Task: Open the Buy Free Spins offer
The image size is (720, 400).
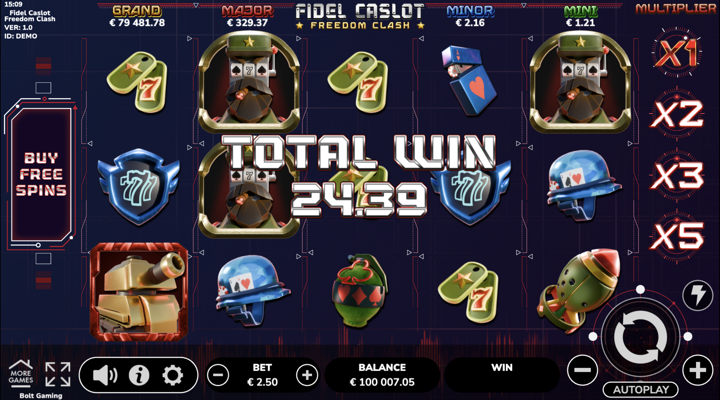Action: [x=41, y=175]
